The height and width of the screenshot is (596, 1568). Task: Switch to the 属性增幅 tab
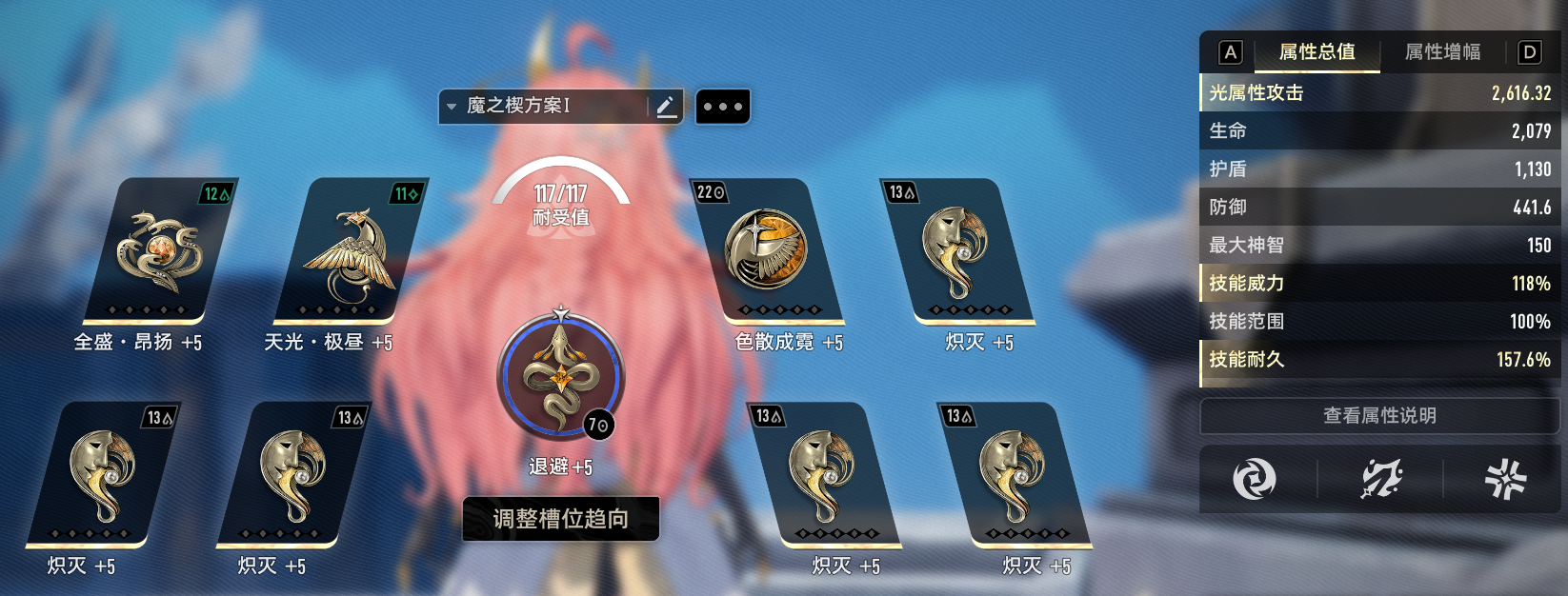tap(1442, 52)
